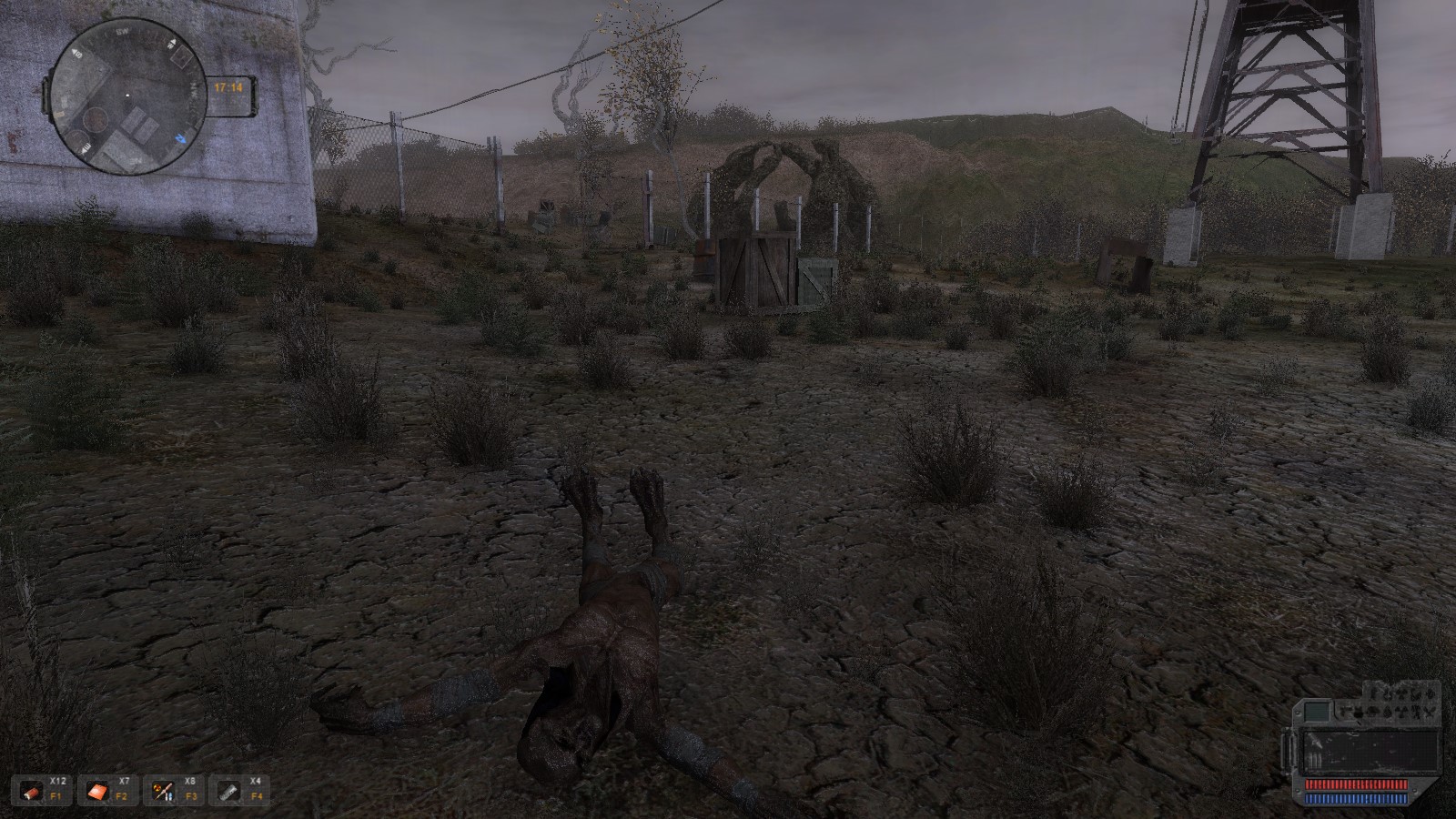Use the bandage in quick slot F1
The width and height of the screenshot is (1456, 819).
click(x=35, y=792)
